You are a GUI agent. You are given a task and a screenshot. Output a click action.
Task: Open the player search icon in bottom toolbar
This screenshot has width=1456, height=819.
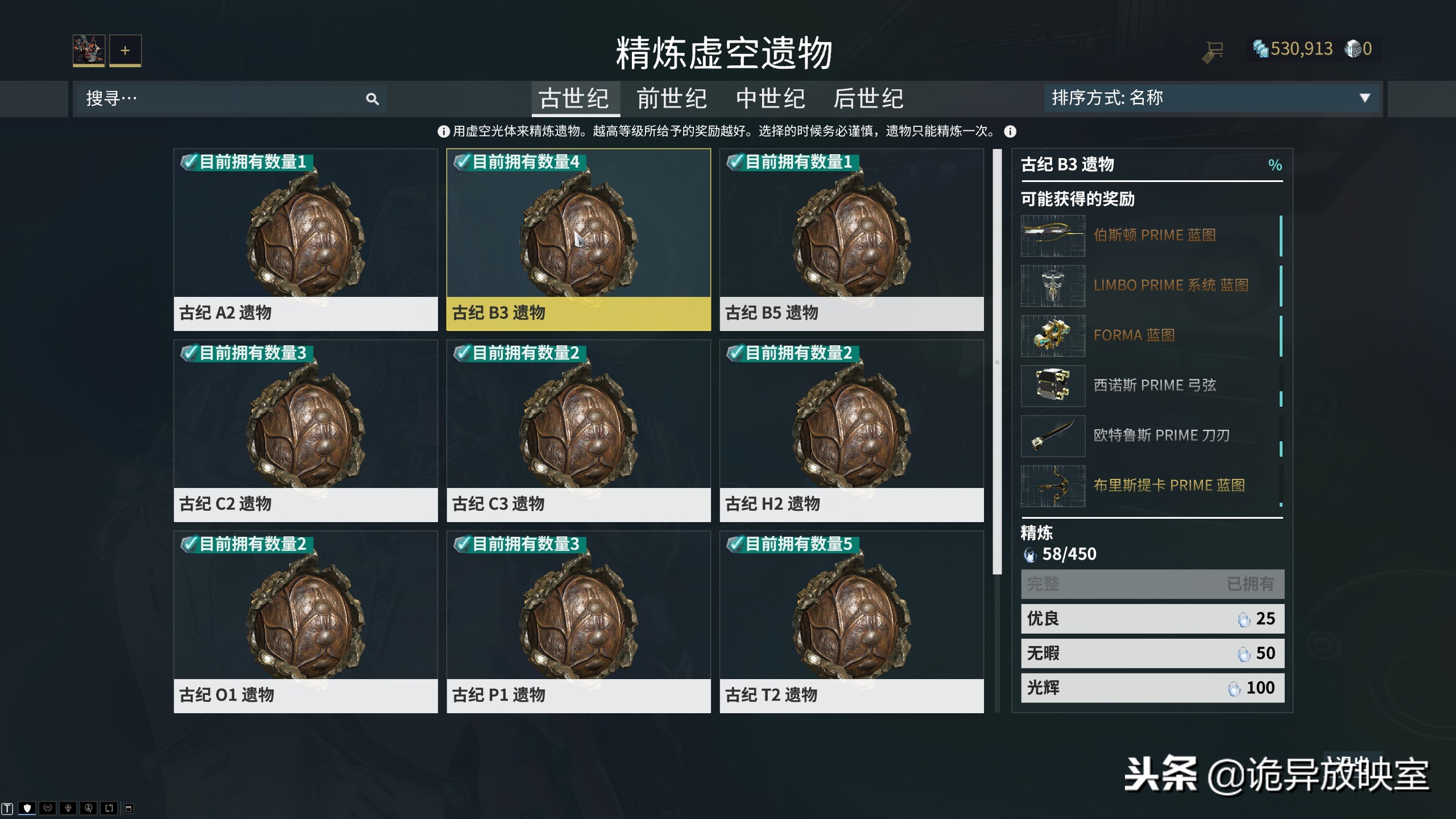(89, 809)
